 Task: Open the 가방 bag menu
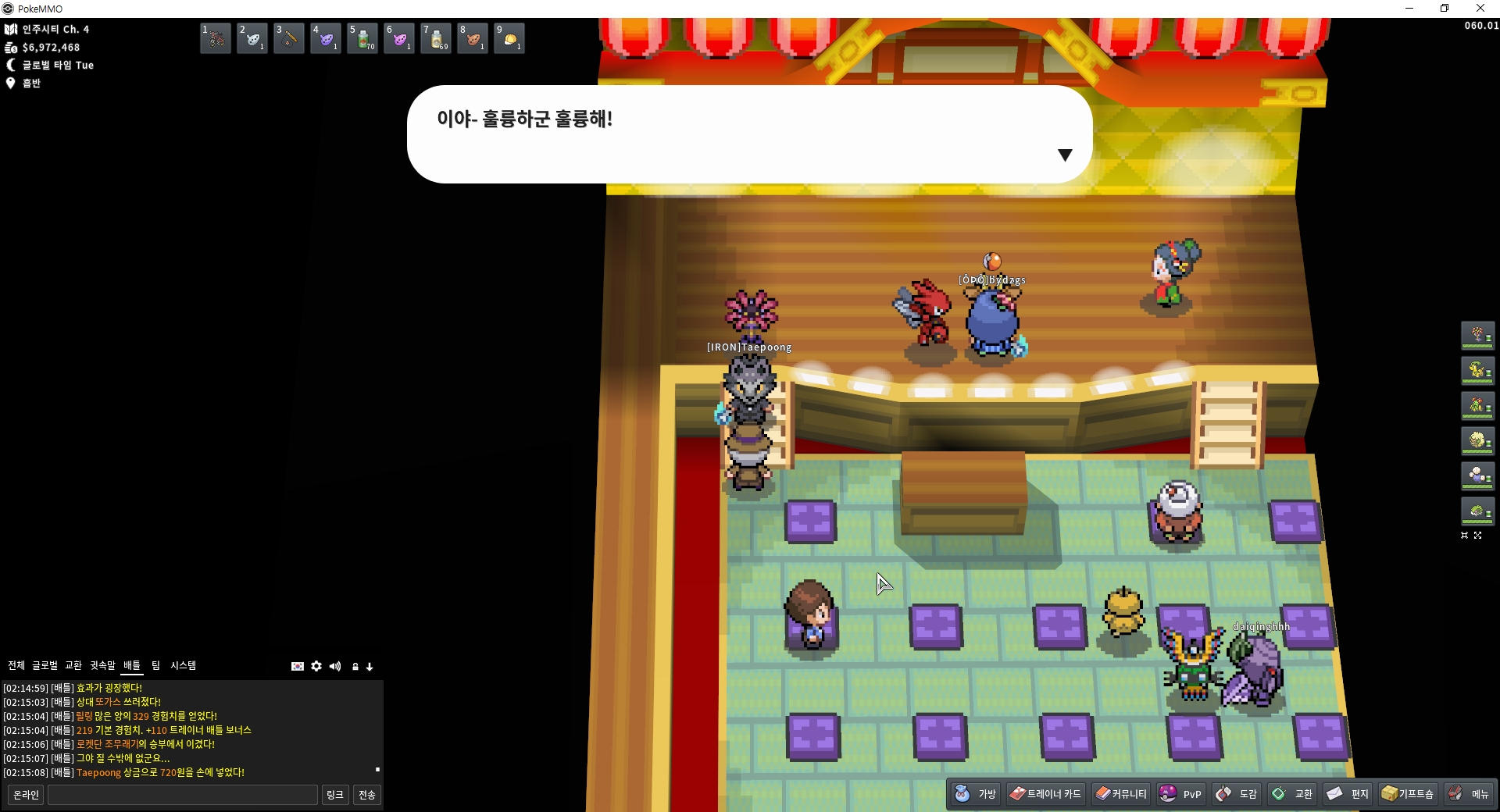976,793
